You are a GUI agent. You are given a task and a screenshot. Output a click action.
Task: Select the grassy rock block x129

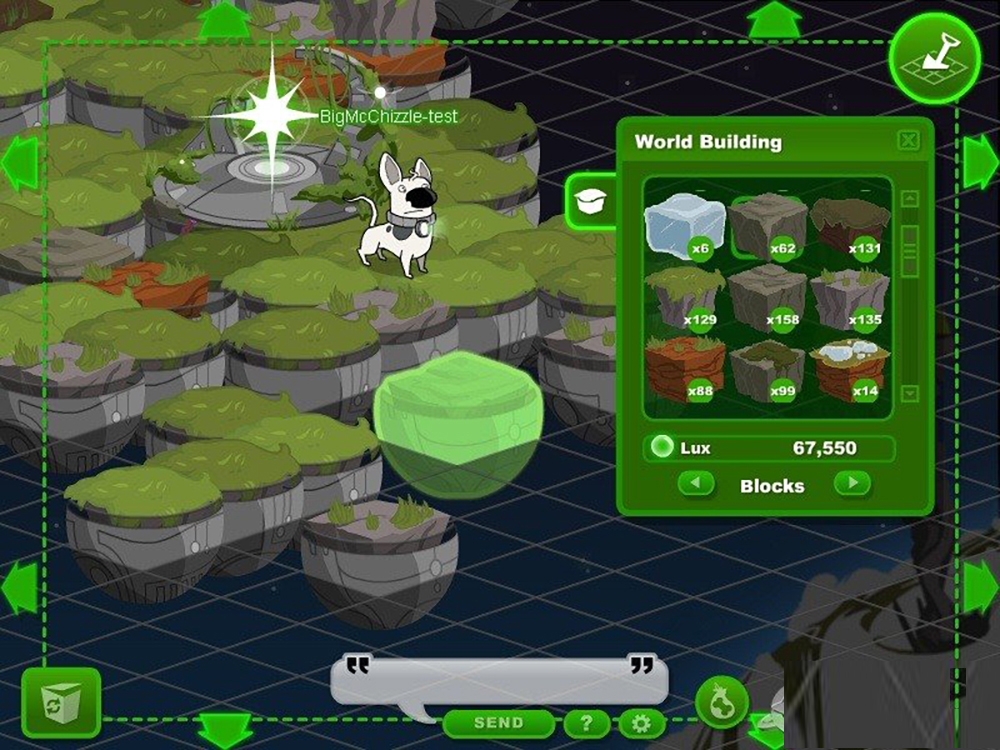click(x=684, y=297)
